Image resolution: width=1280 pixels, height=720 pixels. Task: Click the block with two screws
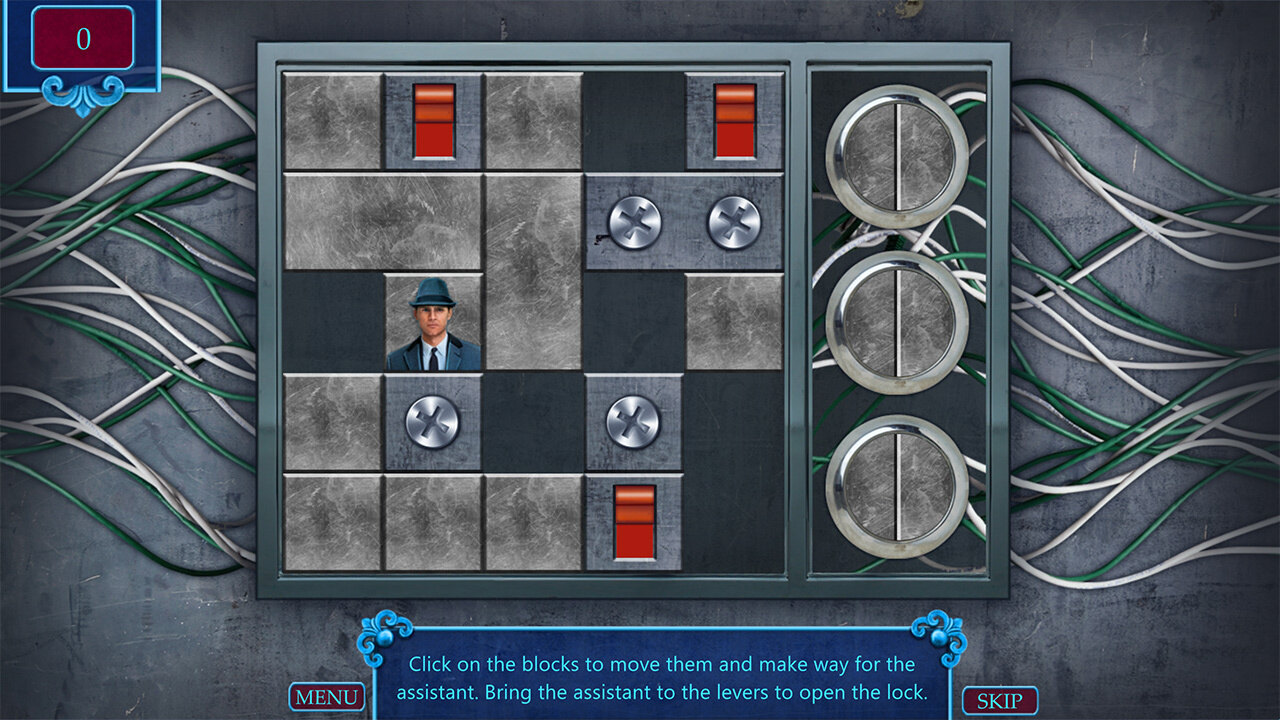pos(684,222)
